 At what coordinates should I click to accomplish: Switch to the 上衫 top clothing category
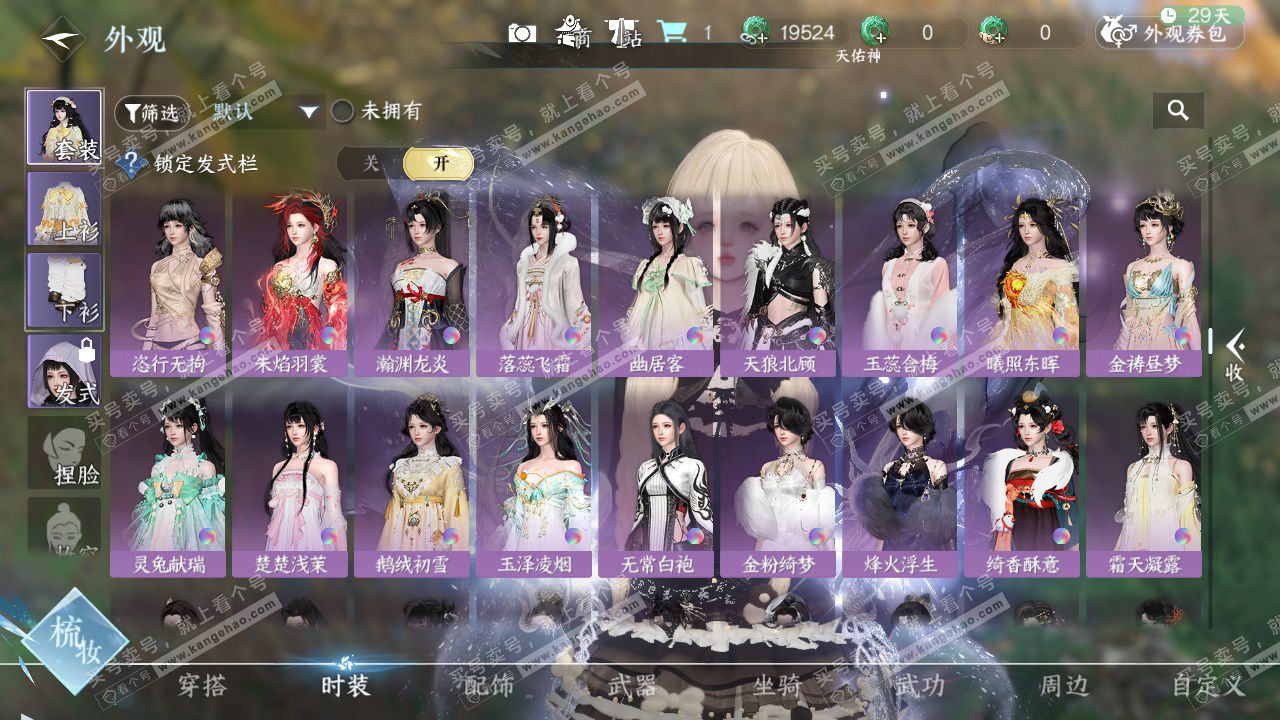tap(64, 208)
